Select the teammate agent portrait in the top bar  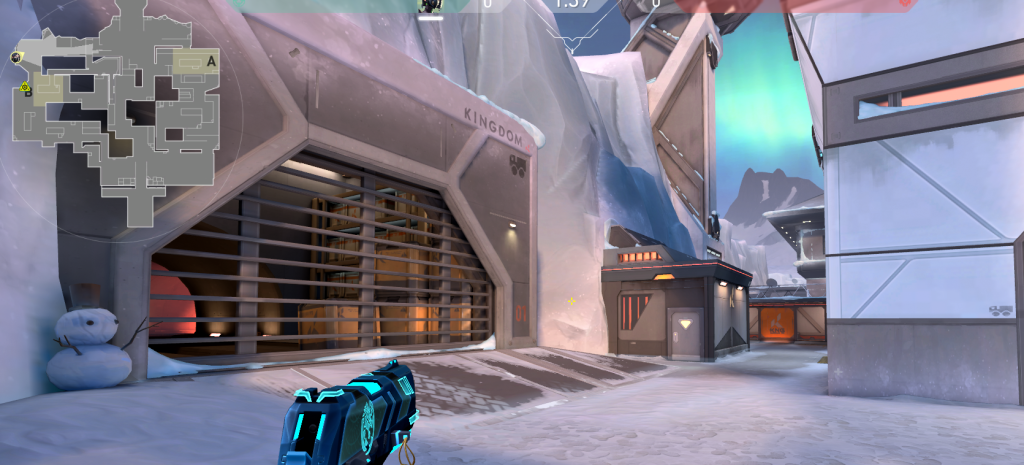[x=430, y=6]
